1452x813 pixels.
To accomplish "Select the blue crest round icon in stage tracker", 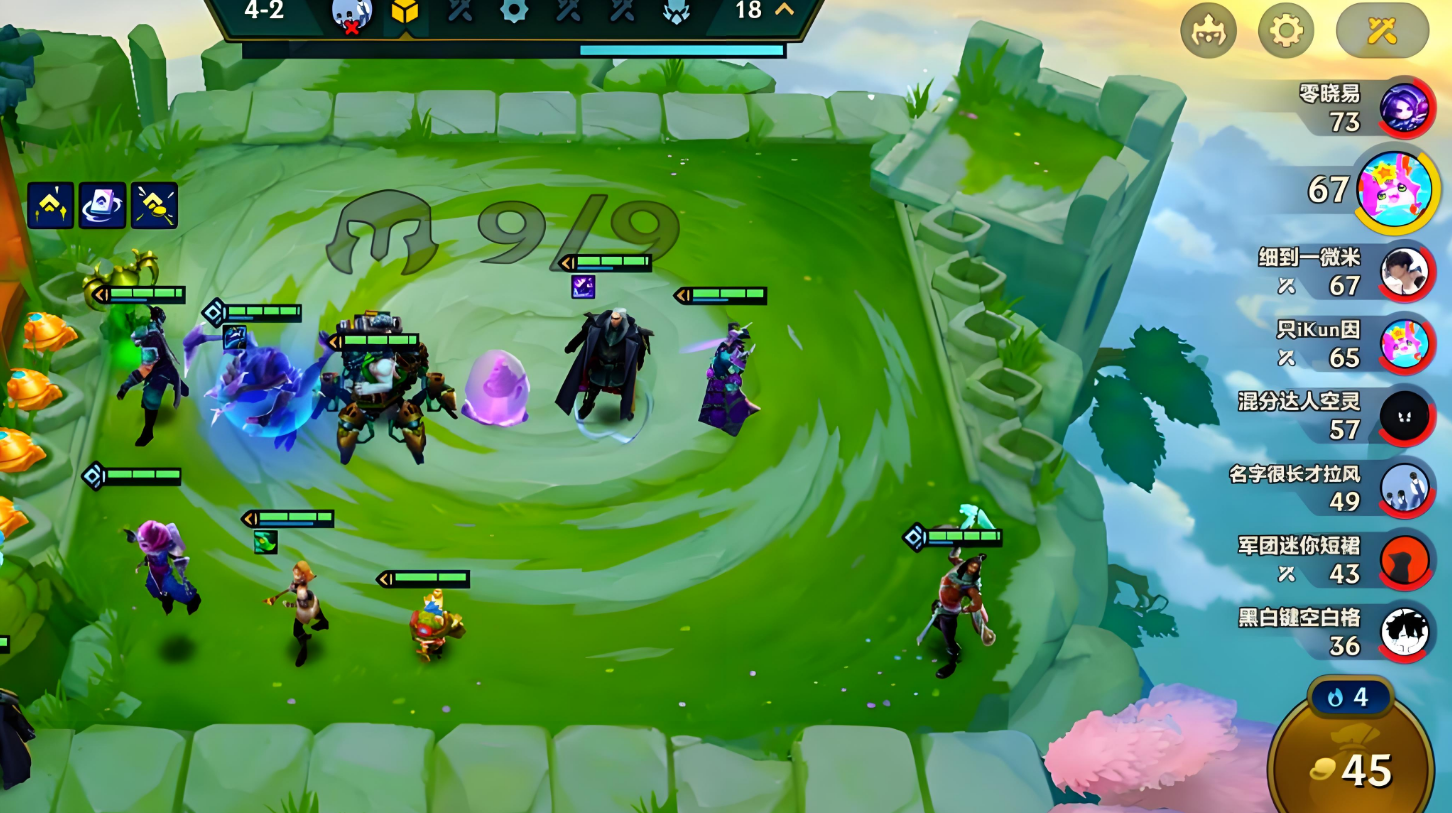I will [x=676, y=11].
